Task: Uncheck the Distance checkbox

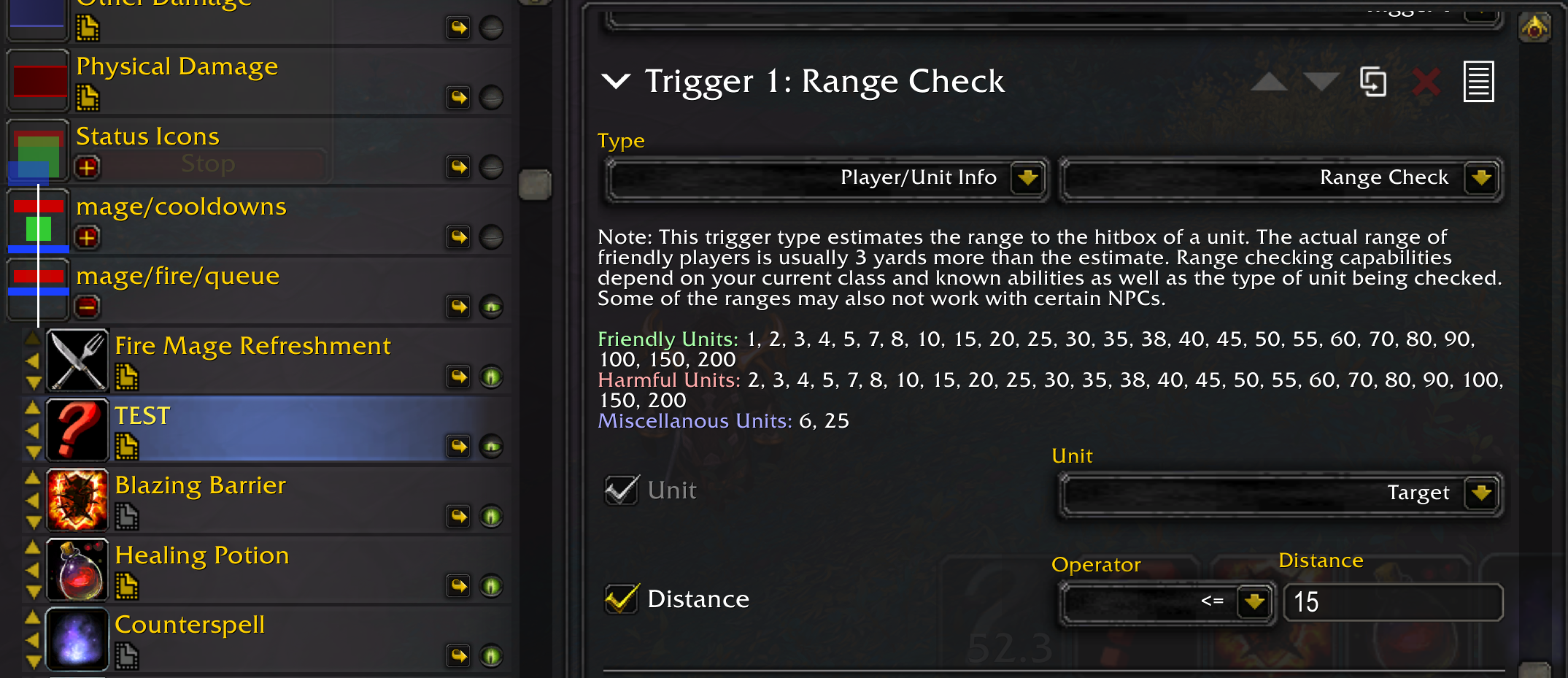Action: 621,598
